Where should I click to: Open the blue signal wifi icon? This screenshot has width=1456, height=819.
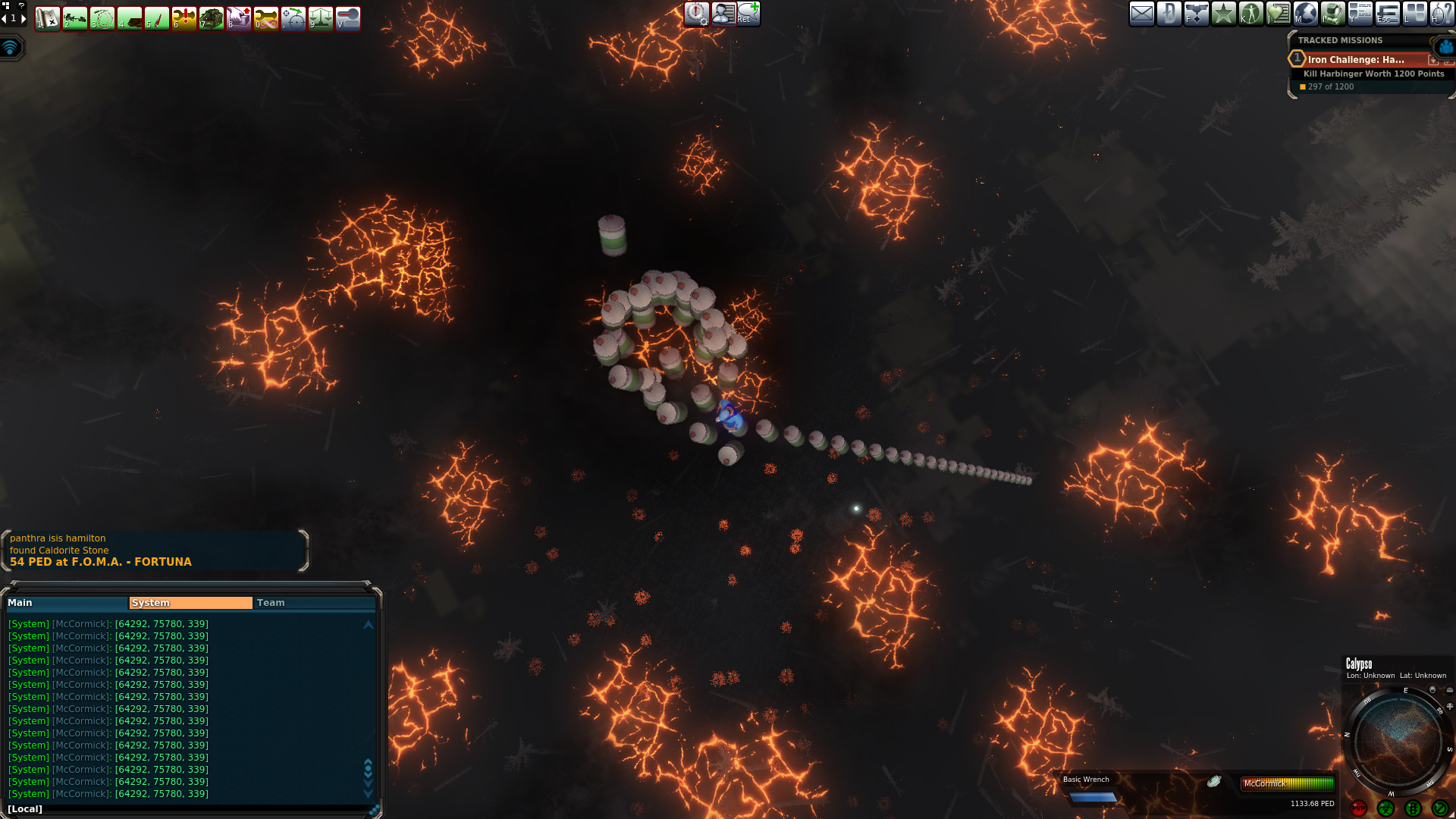pos(11,48)
